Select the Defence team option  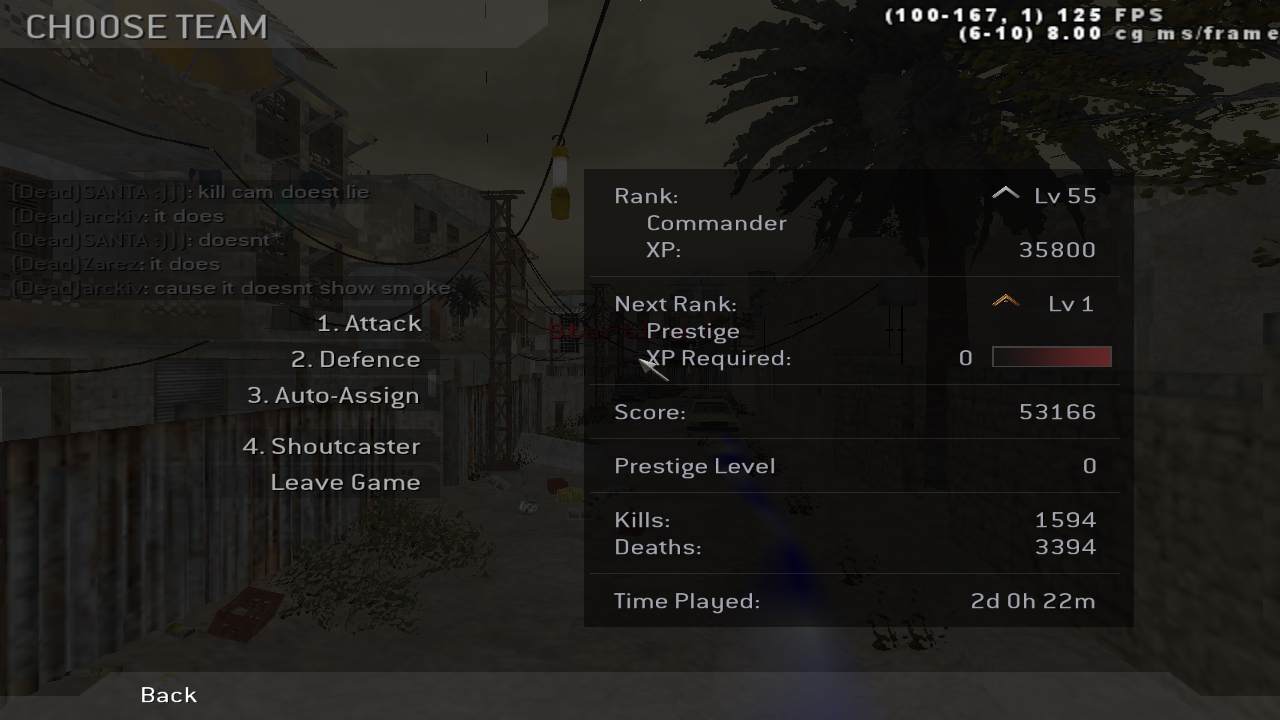(x=355, y=360)
